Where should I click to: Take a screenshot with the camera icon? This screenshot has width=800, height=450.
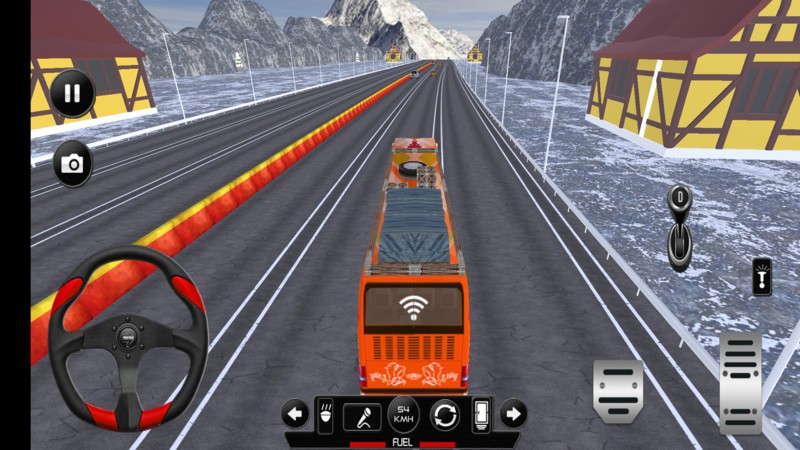(x=72, y=164)
